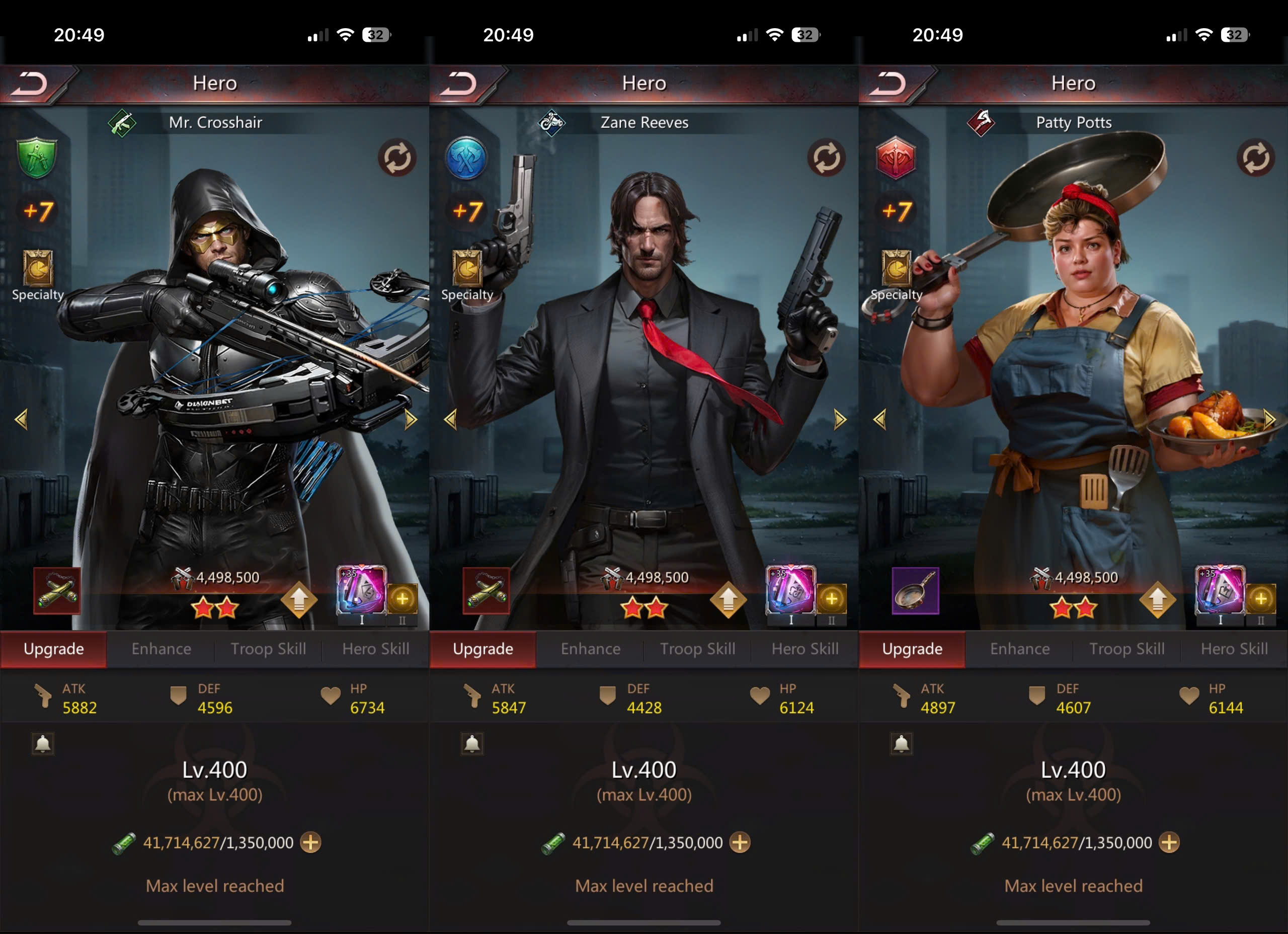Viewport: 1288px width, 934px height.
Task: Go to the previous hero before Patty Potts
Action: point(880,420)
